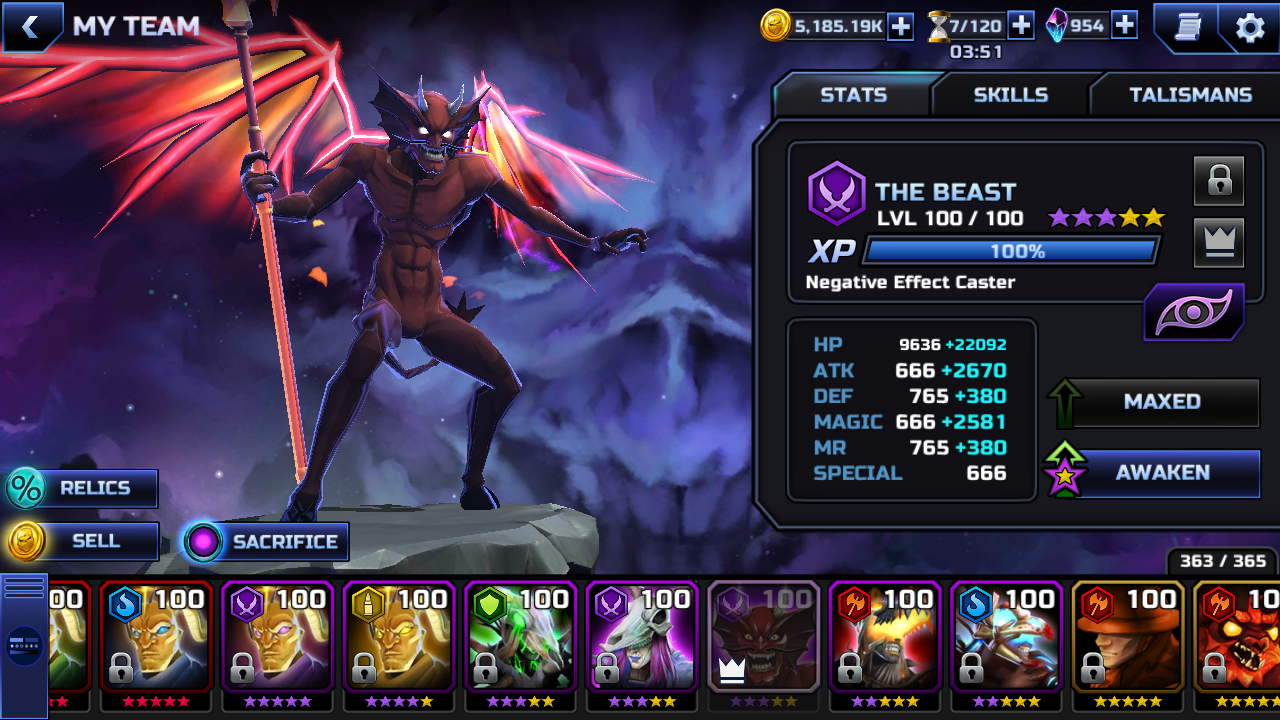Screen dimensions: 1280x720
Task: Sacrifice the selected character
Action: pyautogui.click(x=266, y=542)
